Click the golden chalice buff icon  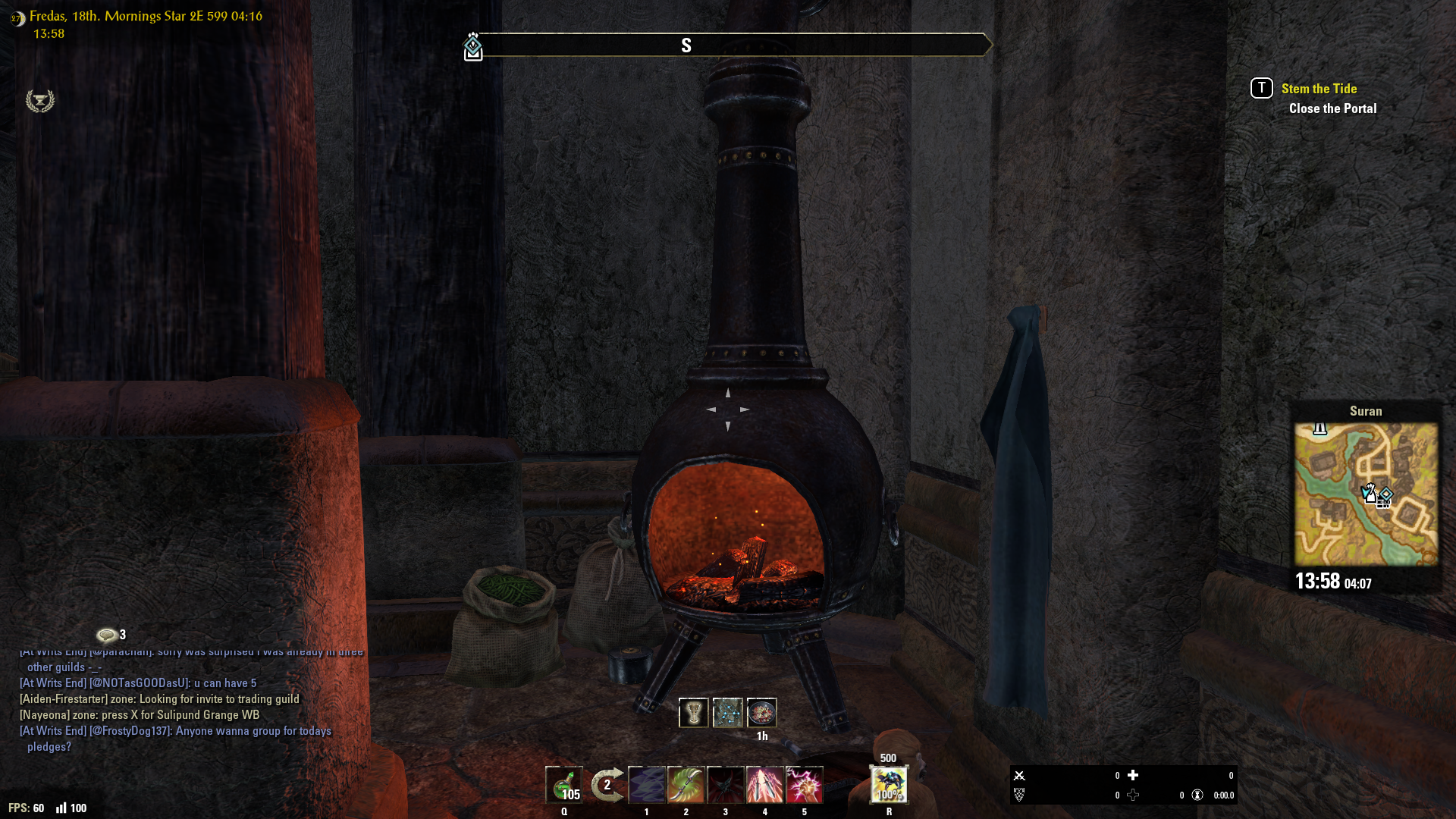coord(693,712)
